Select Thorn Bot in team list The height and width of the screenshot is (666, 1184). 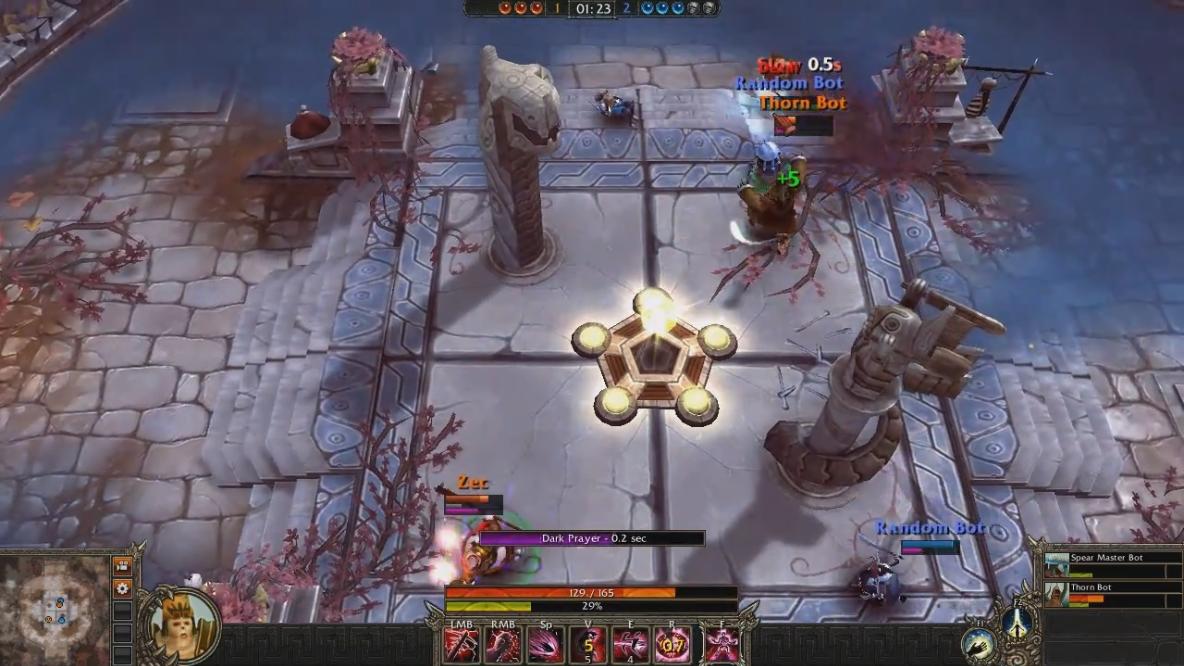click(1107, 594)
